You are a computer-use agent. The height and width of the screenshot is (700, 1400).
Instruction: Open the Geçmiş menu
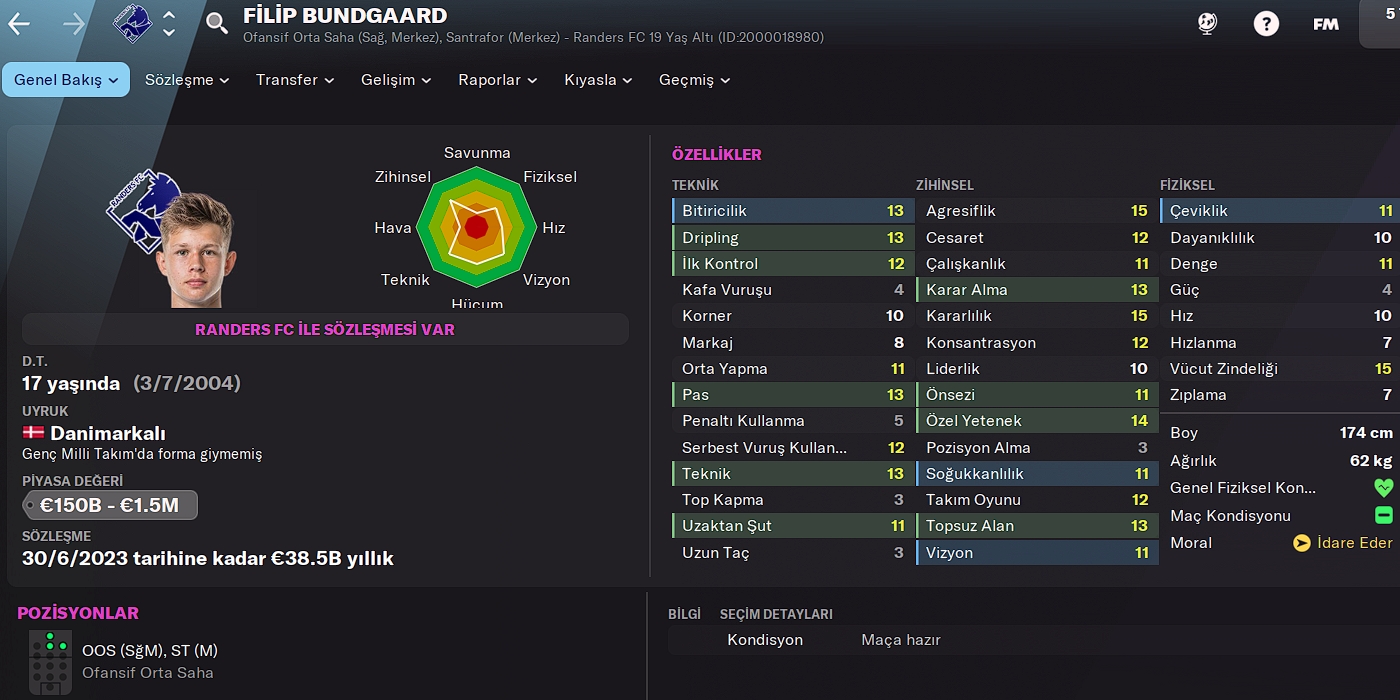[694, 80]
